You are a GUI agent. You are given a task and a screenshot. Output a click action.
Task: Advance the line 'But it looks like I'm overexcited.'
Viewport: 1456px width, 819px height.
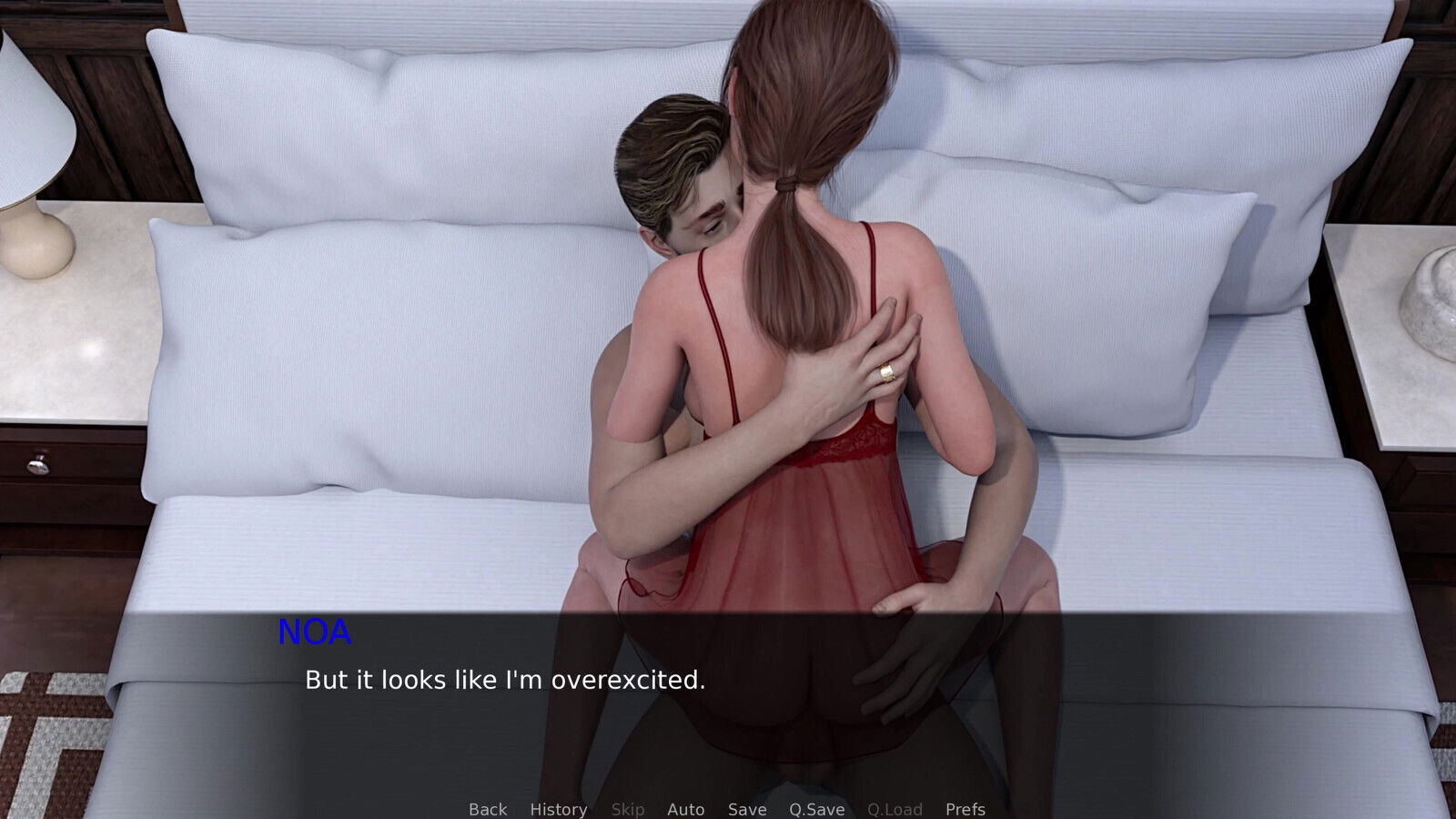pyautogui.click(x=504, y=678)
